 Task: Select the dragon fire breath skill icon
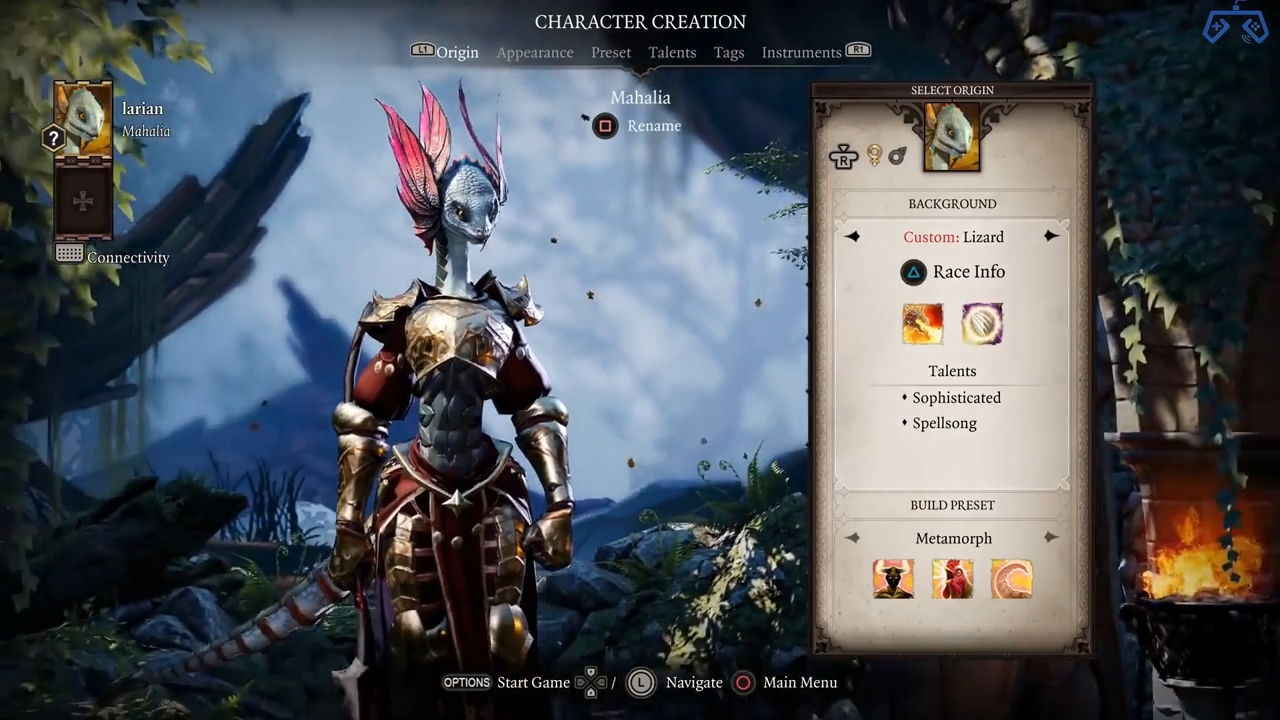pos(922,324)
